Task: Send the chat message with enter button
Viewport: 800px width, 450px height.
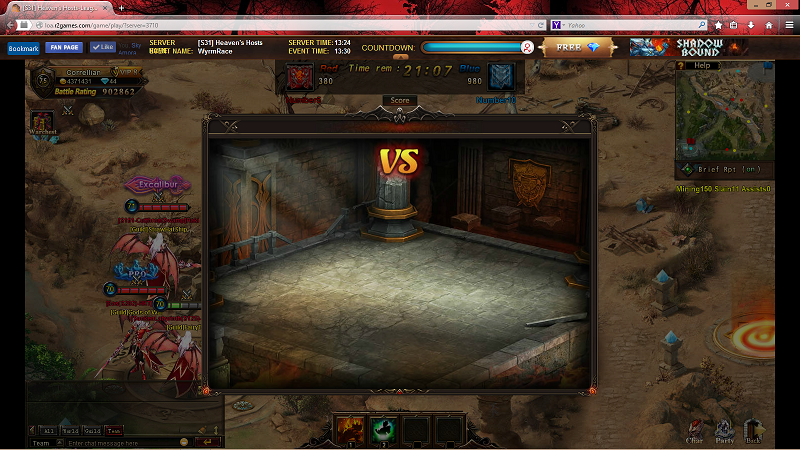Action: (208, 442)
